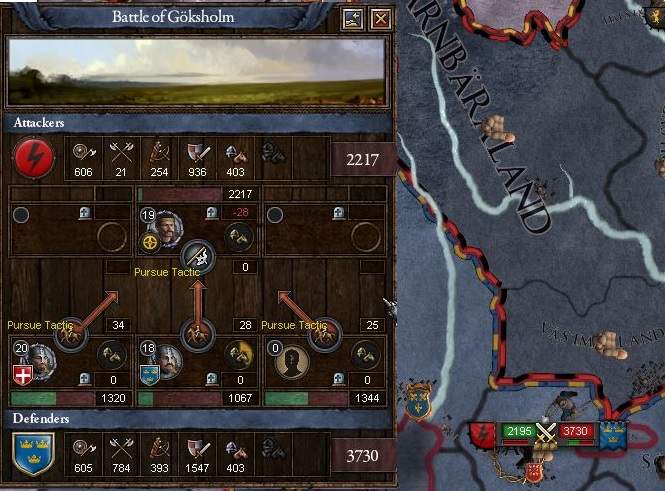Screen dimensions: 665x491
Task: Click the map button beside the close X
Action: point(352,19)
